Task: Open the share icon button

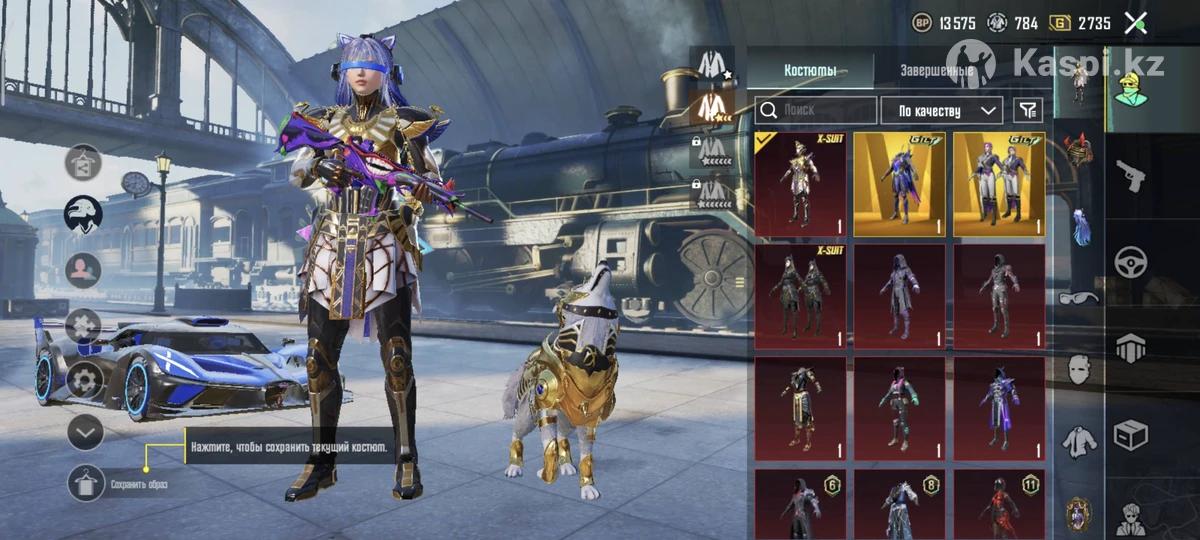Action: tap(83, 162)
